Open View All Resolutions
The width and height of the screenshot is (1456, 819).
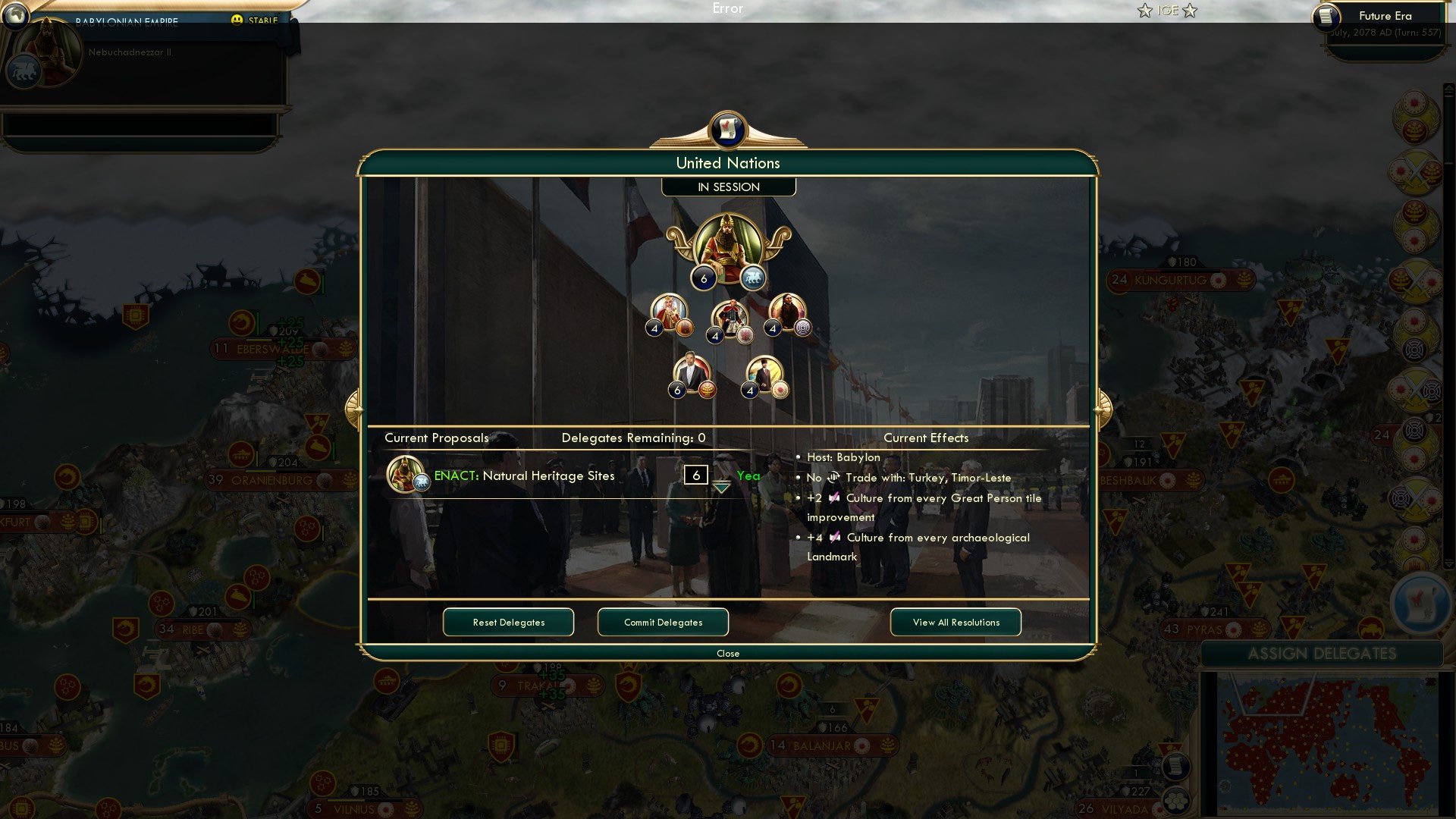coord(955,622)
